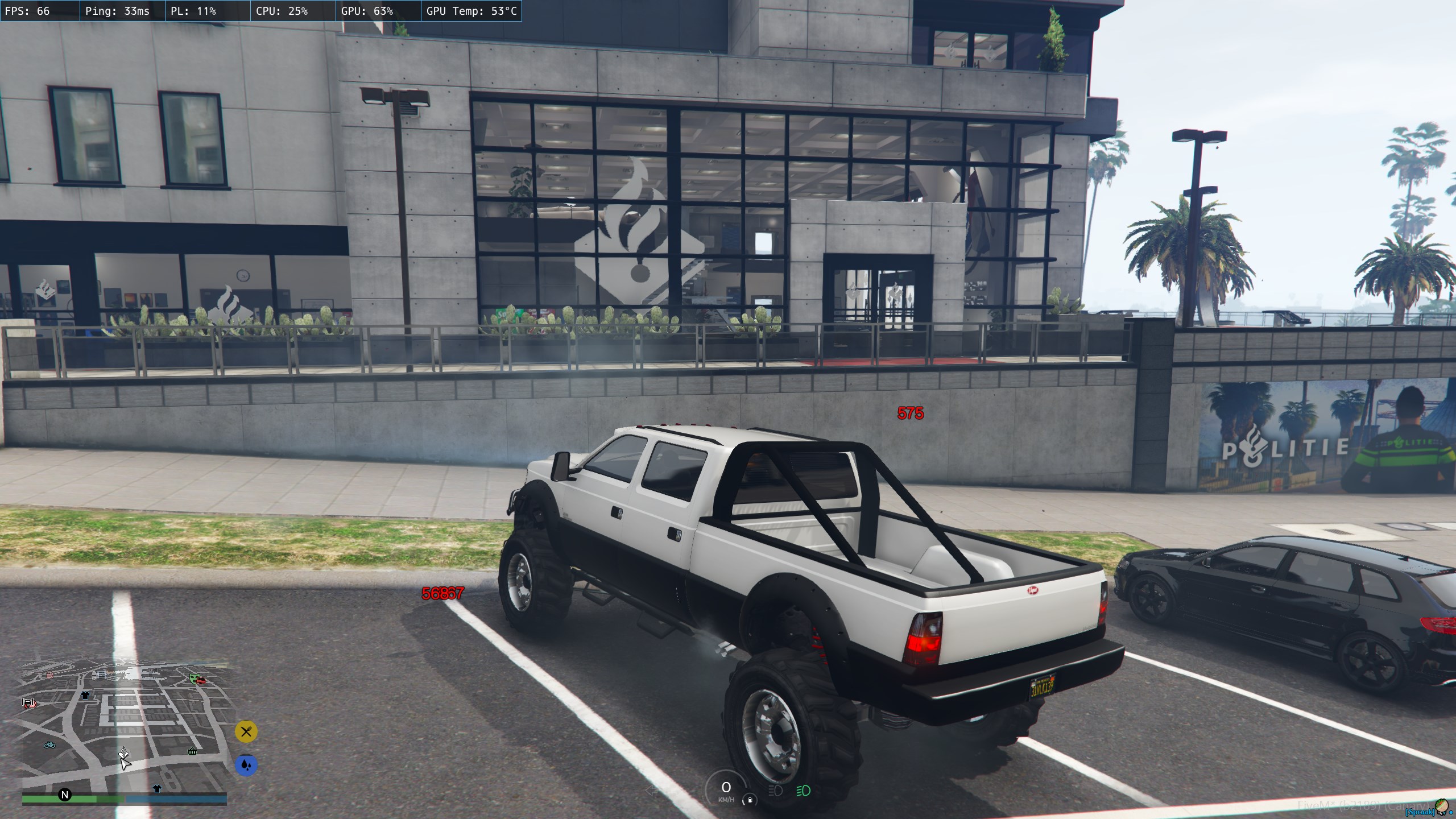Click the yellow hunger status icon

[246, 731]
